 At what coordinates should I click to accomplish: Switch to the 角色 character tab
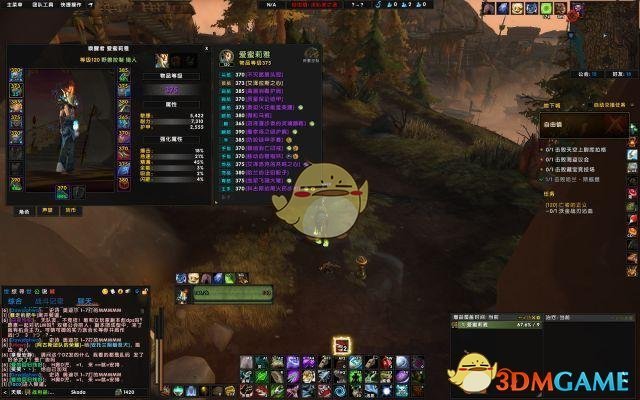point(23,211)
